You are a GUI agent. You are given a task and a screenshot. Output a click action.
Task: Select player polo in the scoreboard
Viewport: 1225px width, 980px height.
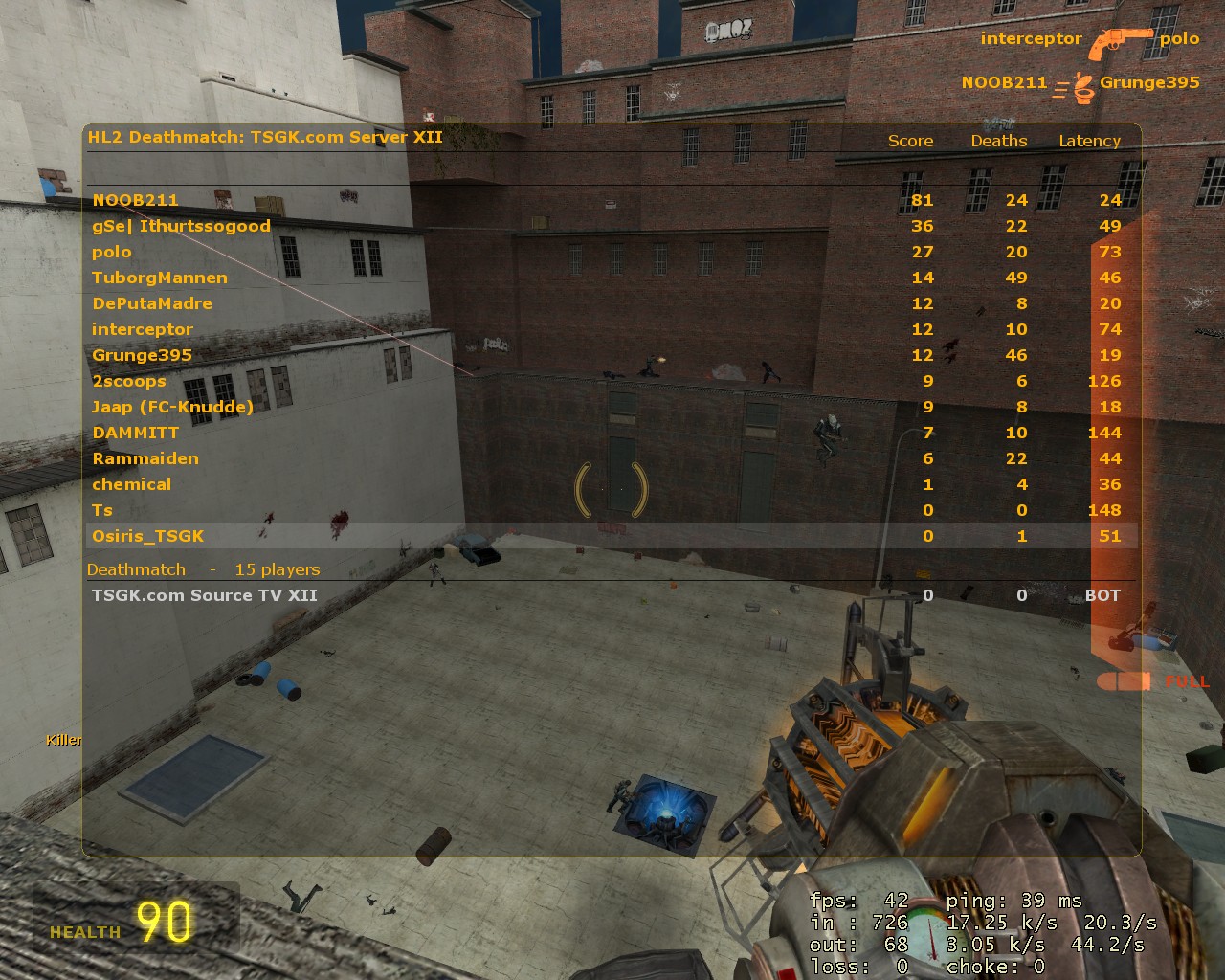[112, 252]
